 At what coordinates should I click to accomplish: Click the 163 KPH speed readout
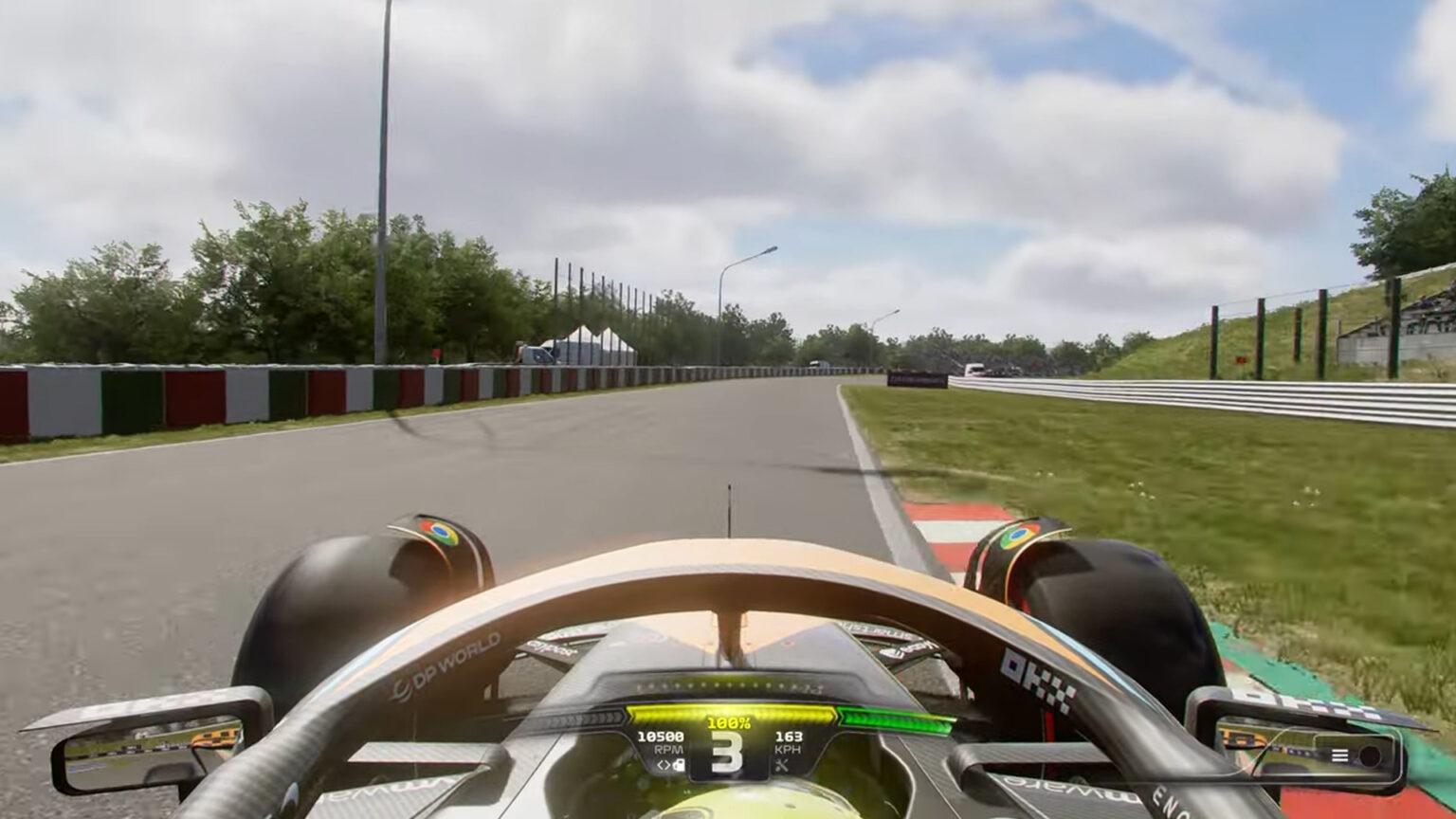tap(790, 737)
